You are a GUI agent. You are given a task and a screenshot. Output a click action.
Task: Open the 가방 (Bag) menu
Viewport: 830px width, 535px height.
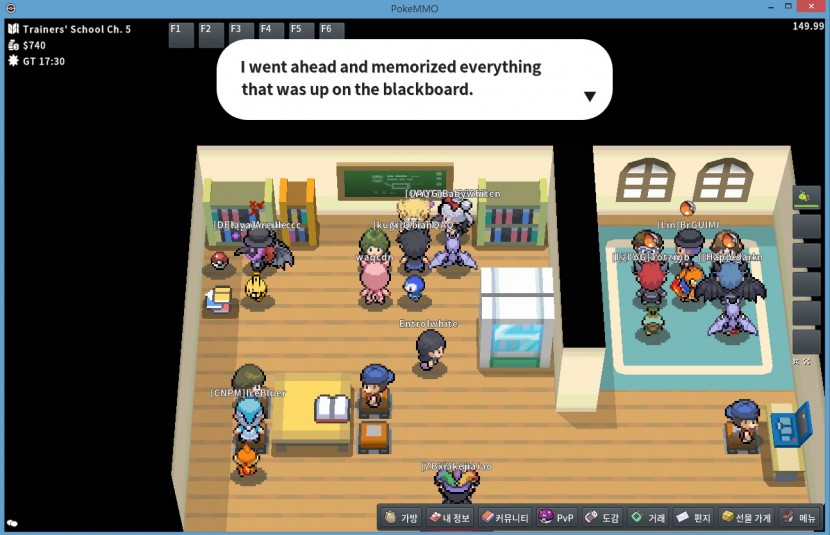pyautogui.click(x=401, y=518)
